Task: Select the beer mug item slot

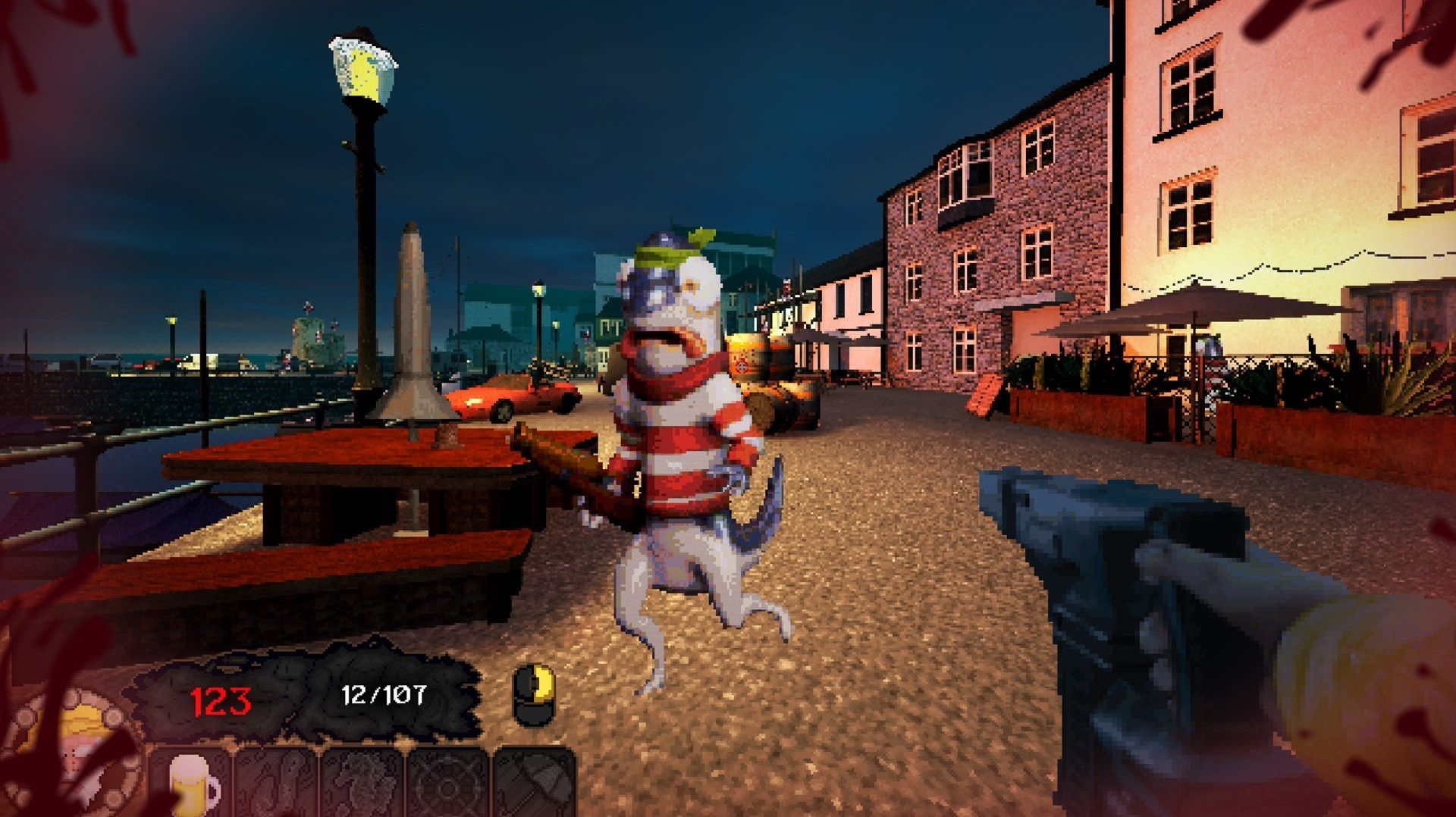Action: click(191, 784)
